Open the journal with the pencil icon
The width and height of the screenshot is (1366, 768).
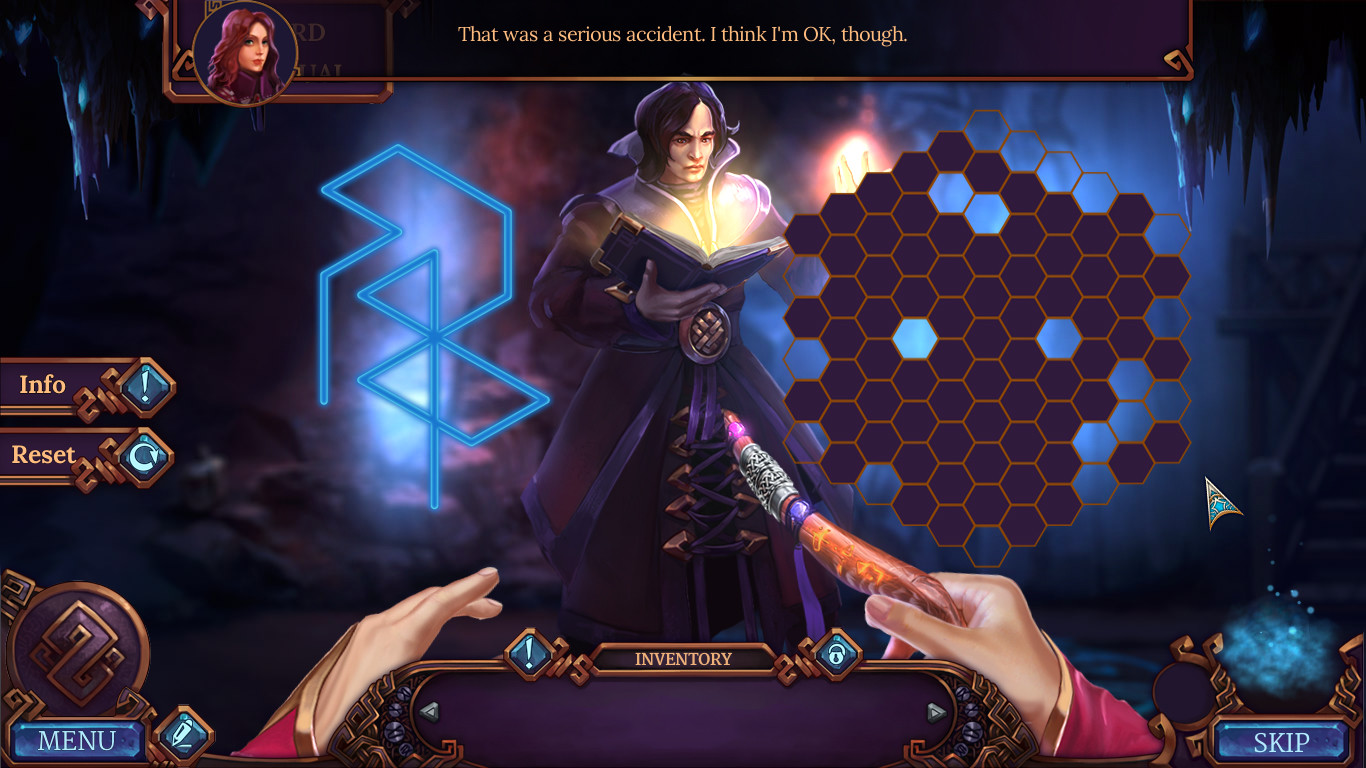184,732
